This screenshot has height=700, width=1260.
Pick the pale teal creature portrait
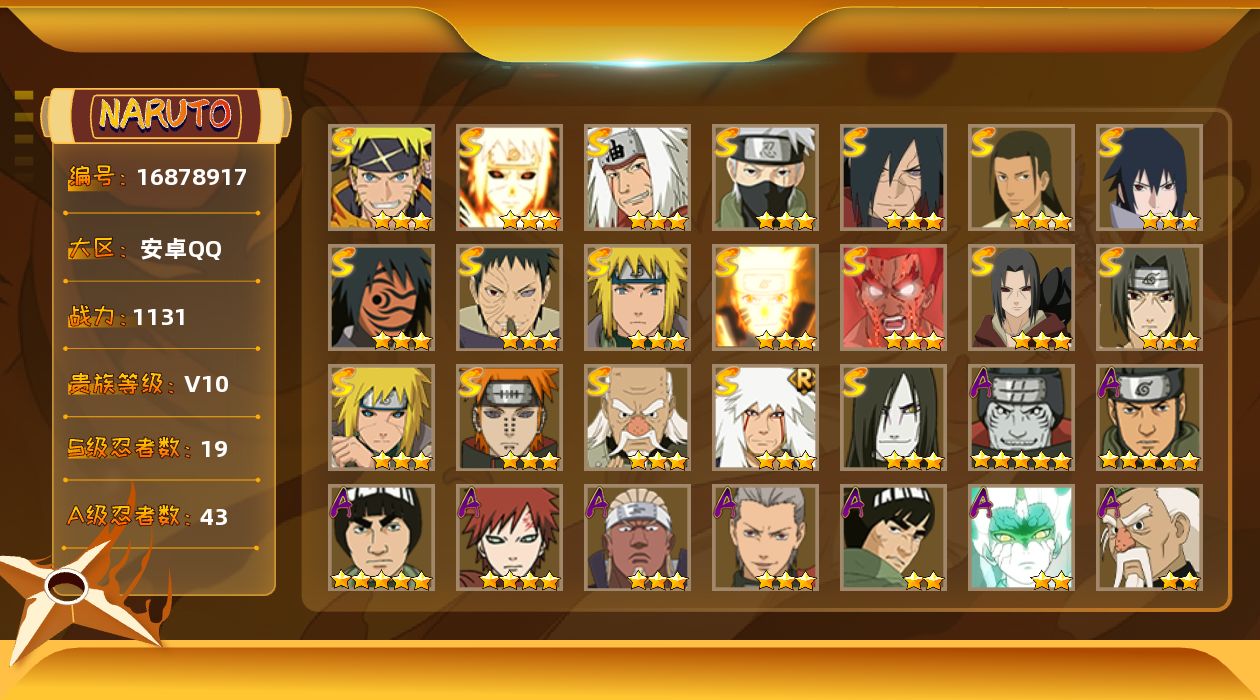1021,537
